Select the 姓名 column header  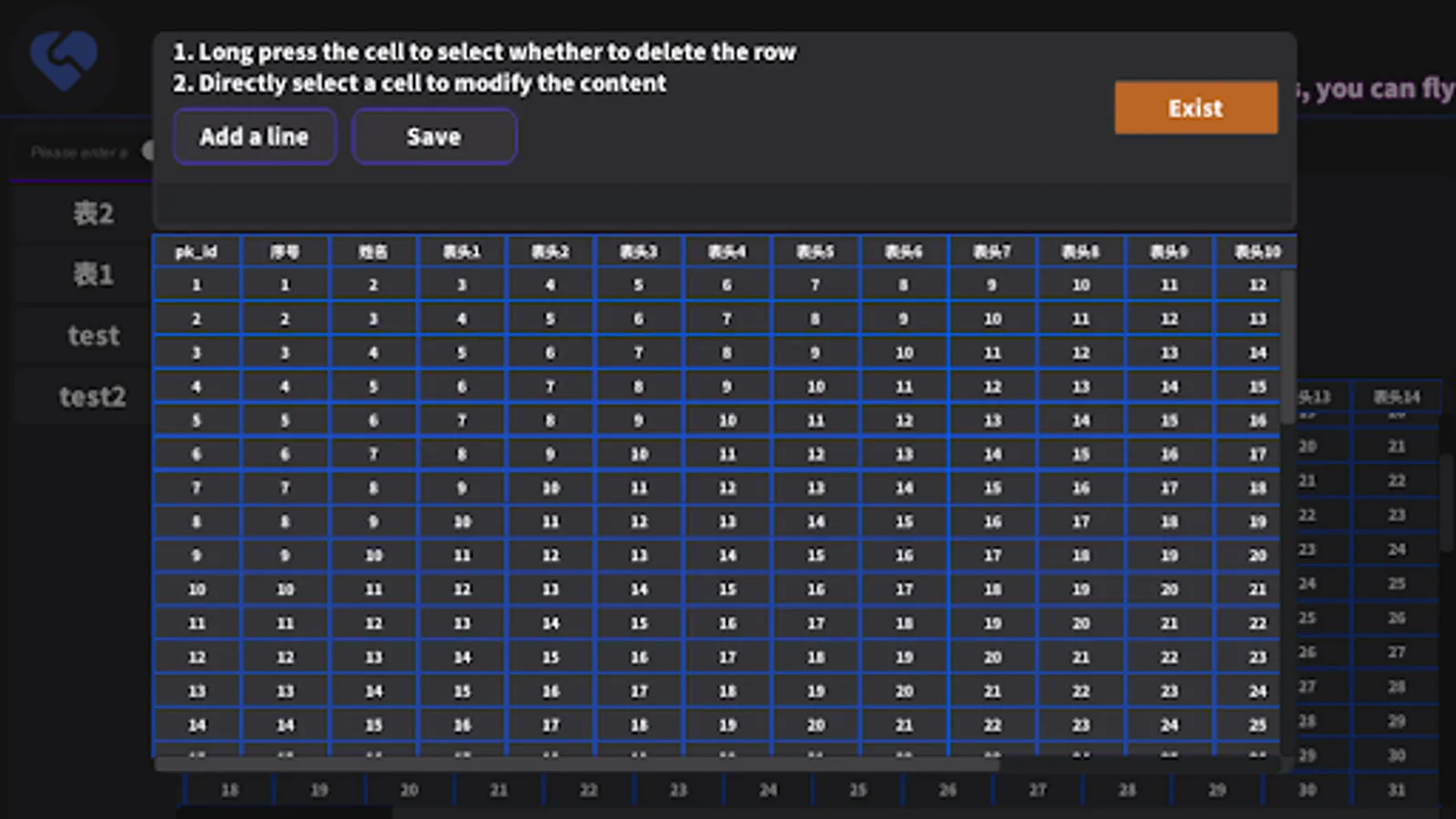click(x=372, y=251)
